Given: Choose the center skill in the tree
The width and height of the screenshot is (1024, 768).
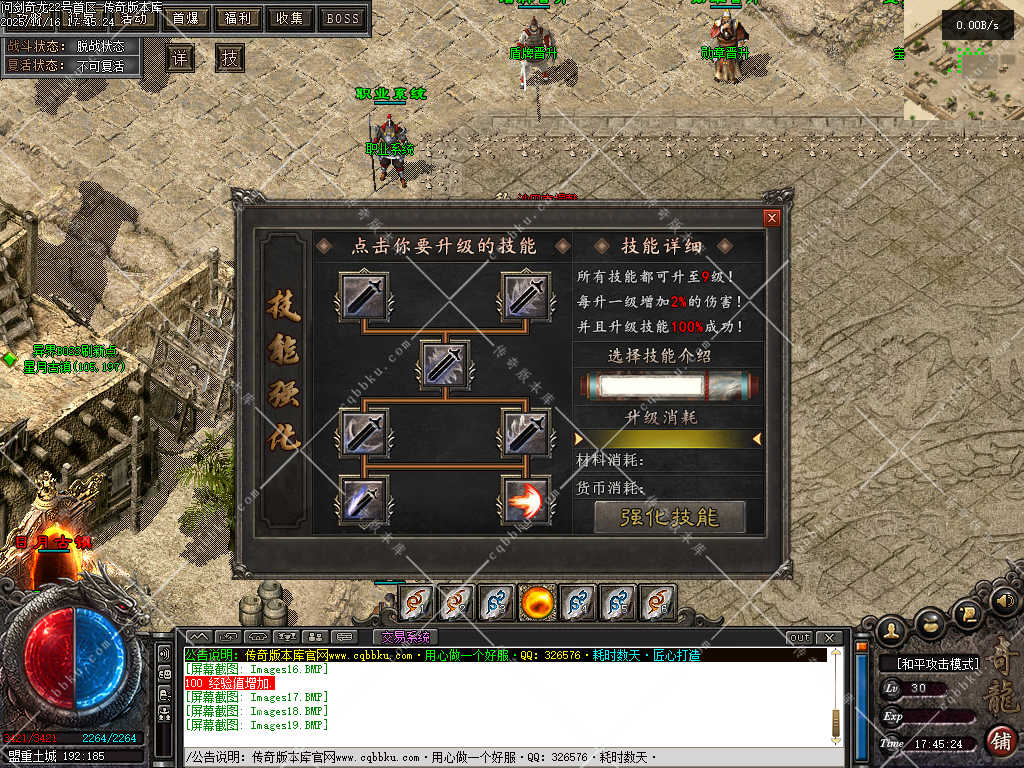Looking at the screenshot, I should pos(445,364).
